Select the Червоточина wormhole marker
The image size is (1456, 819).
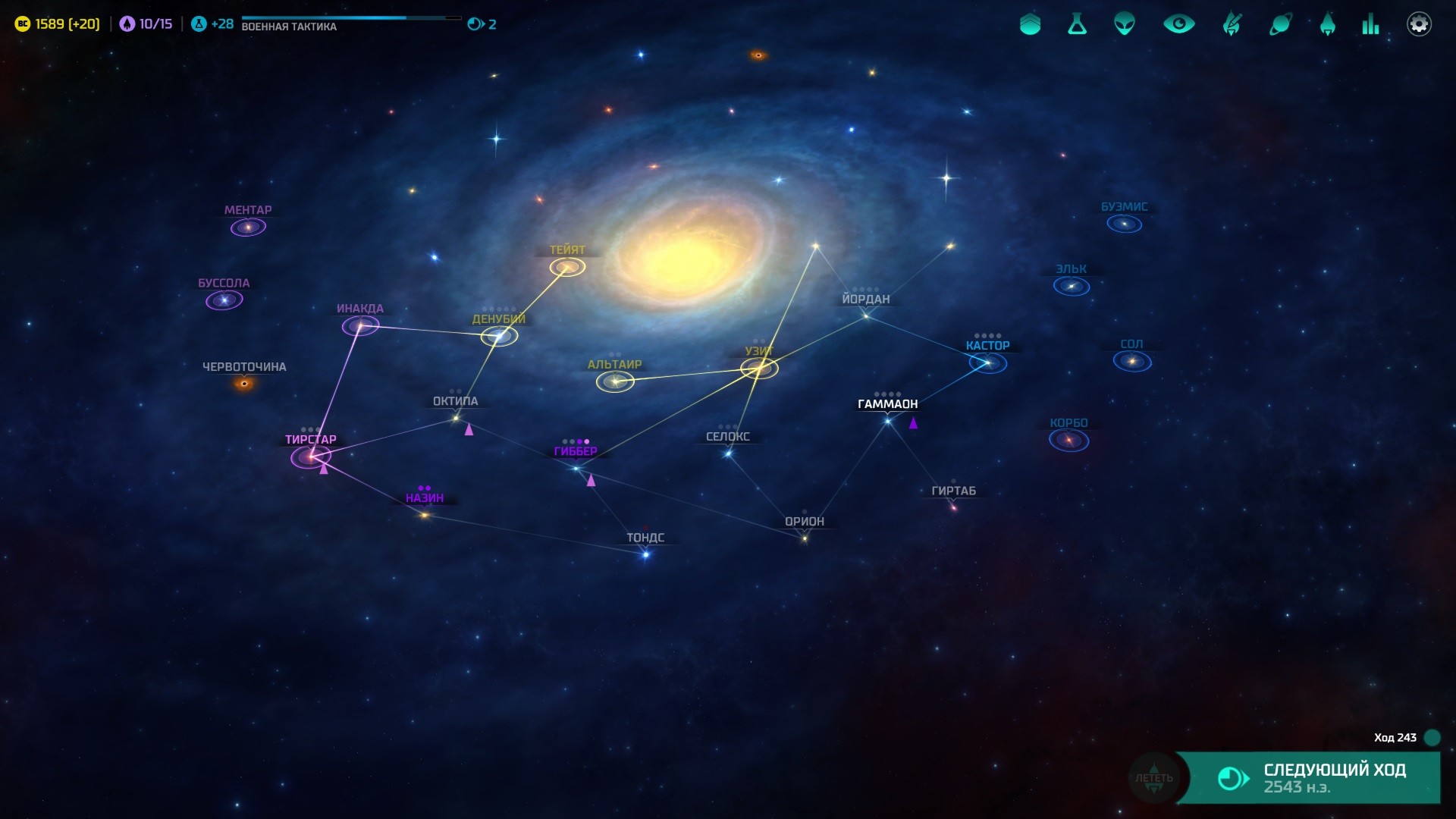244,384
